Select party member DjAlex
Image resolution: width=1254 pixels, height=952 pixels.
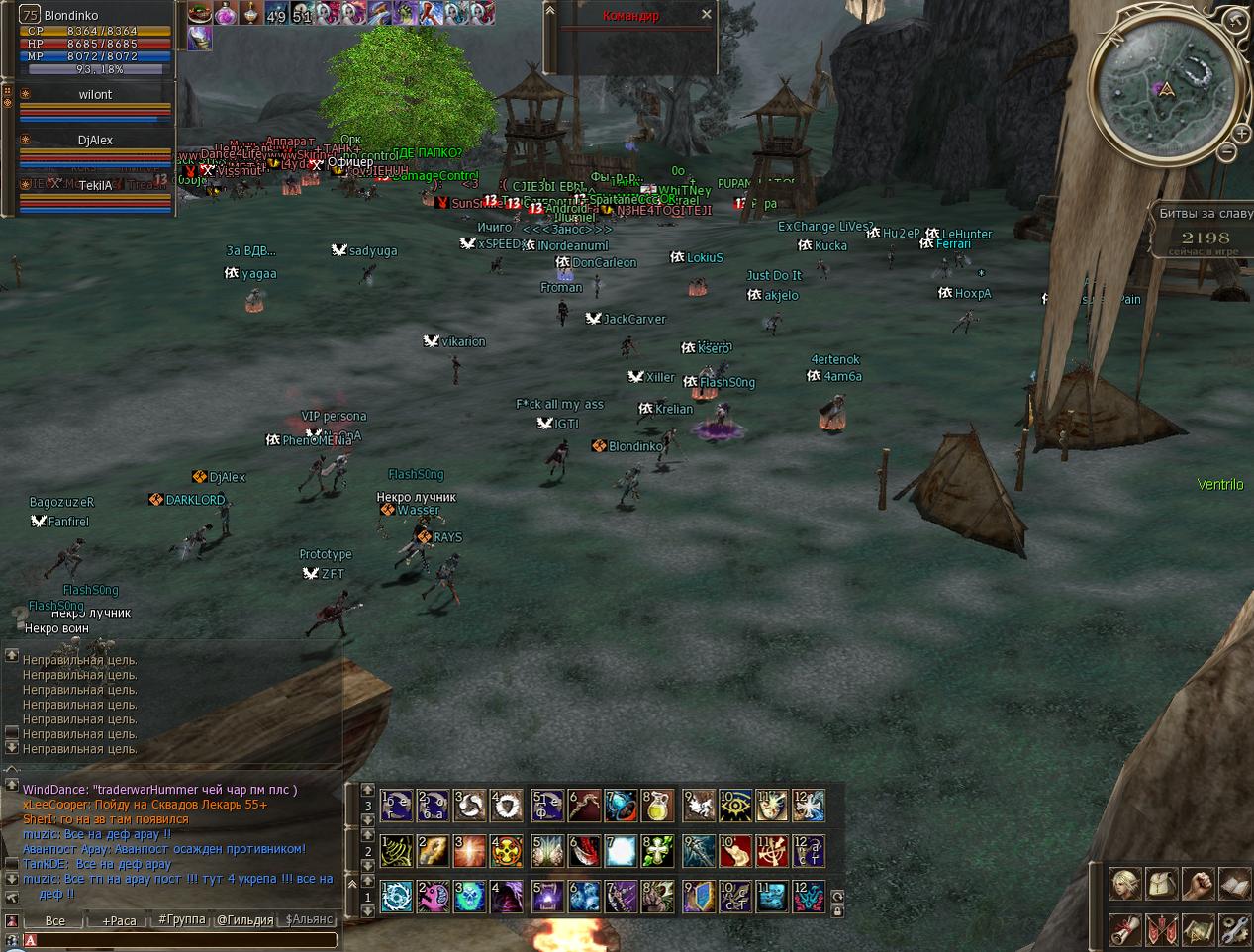95,141
